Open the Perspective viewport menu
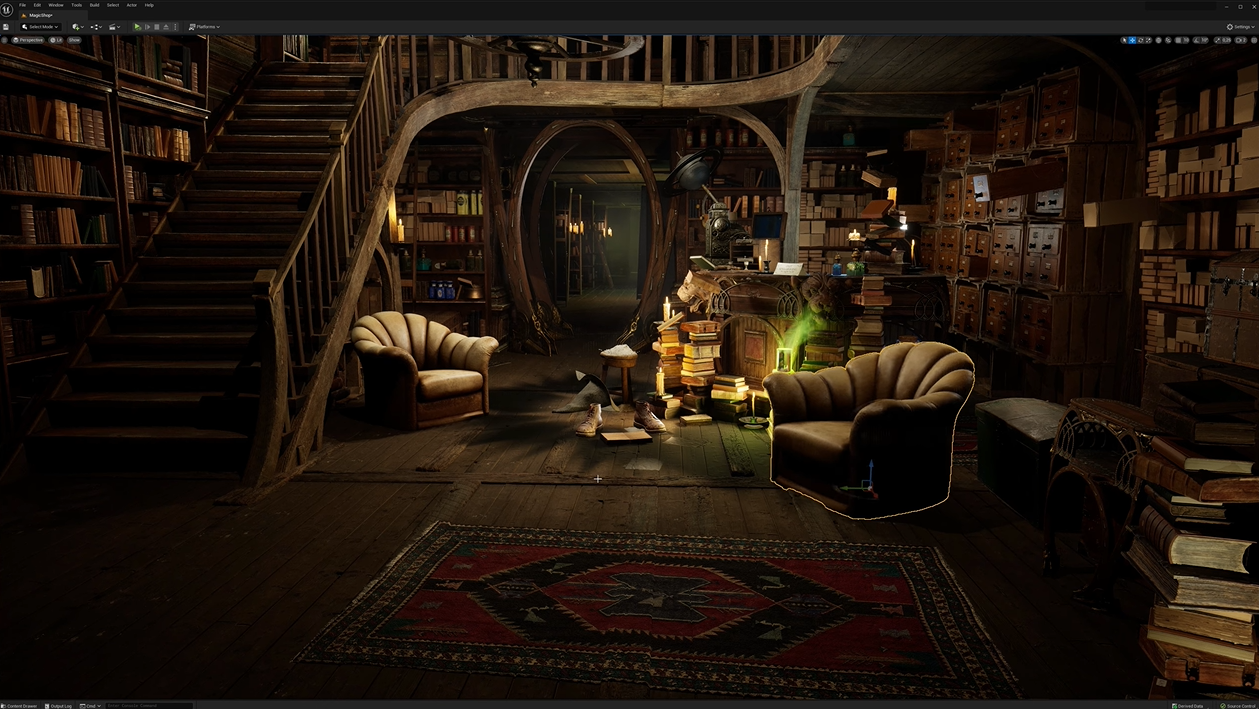1259x709 pixels. point(28,40)
